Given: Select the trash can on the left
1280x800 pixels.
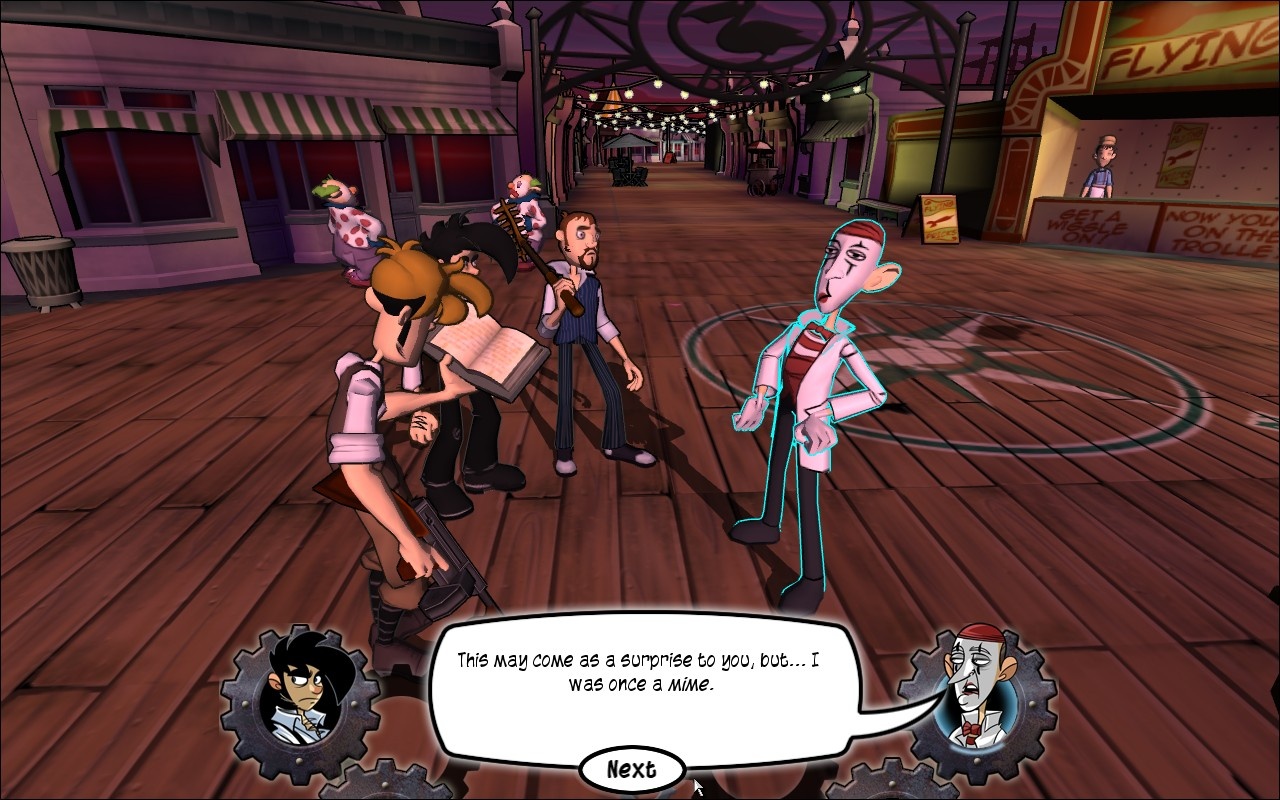Looking at the screenshot, I should [x=42, y=270].
